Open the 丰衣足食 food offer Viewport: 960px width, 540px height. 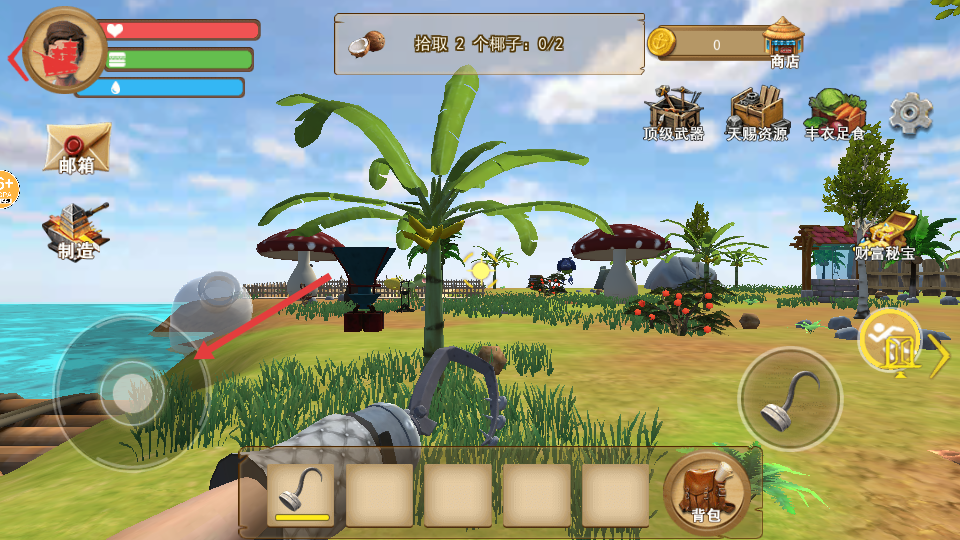point(835,115)
